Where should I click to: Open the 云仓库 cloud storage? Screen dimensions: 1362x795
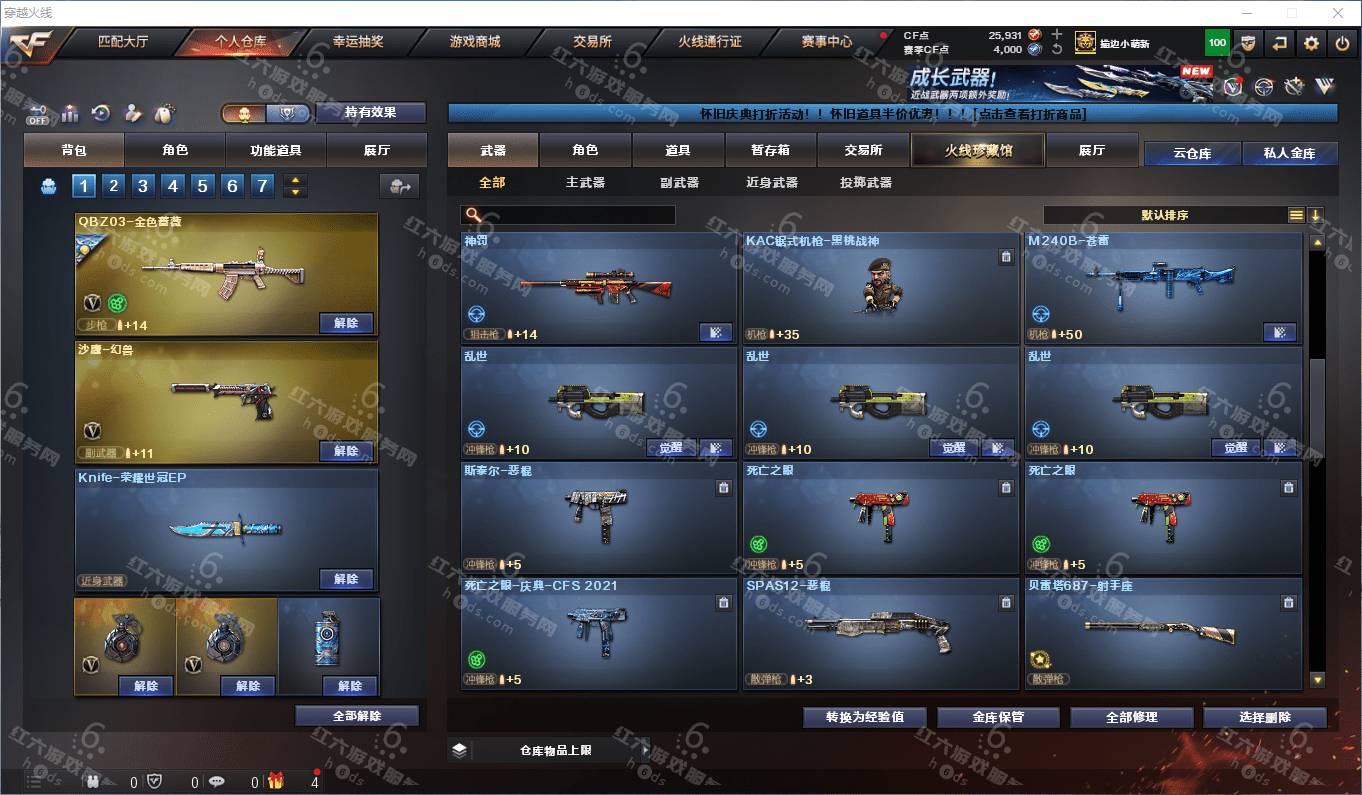(x=1192, y=154)
